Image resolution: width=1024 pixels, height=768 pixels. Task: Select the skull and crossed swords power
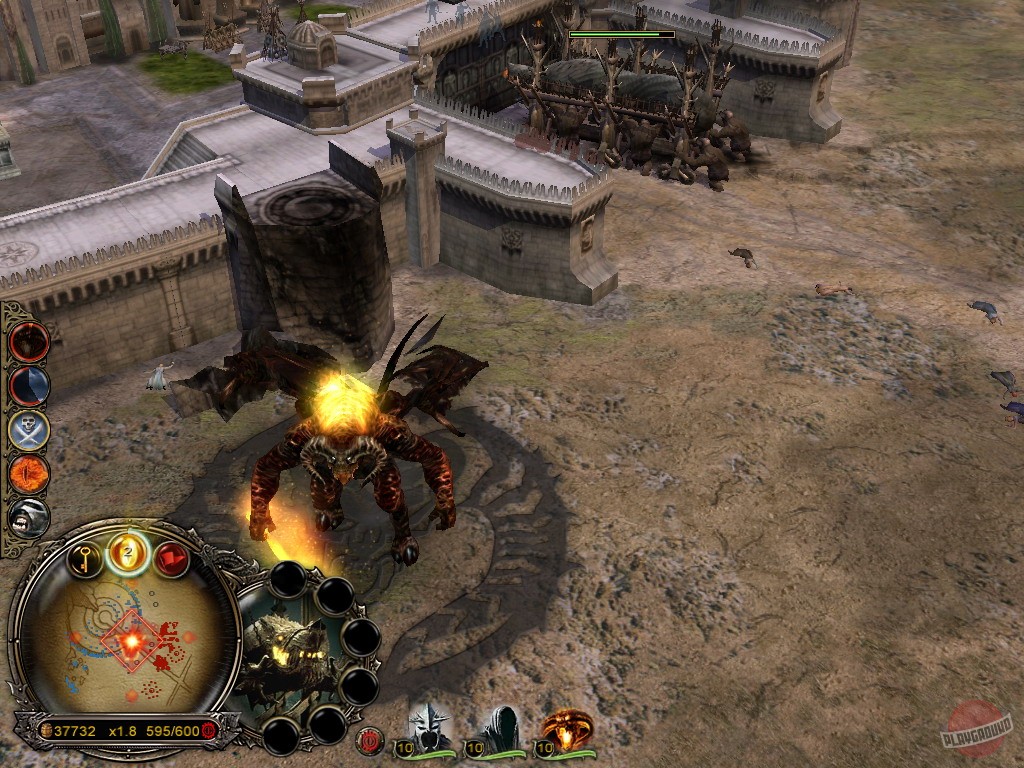coord(29,430)
